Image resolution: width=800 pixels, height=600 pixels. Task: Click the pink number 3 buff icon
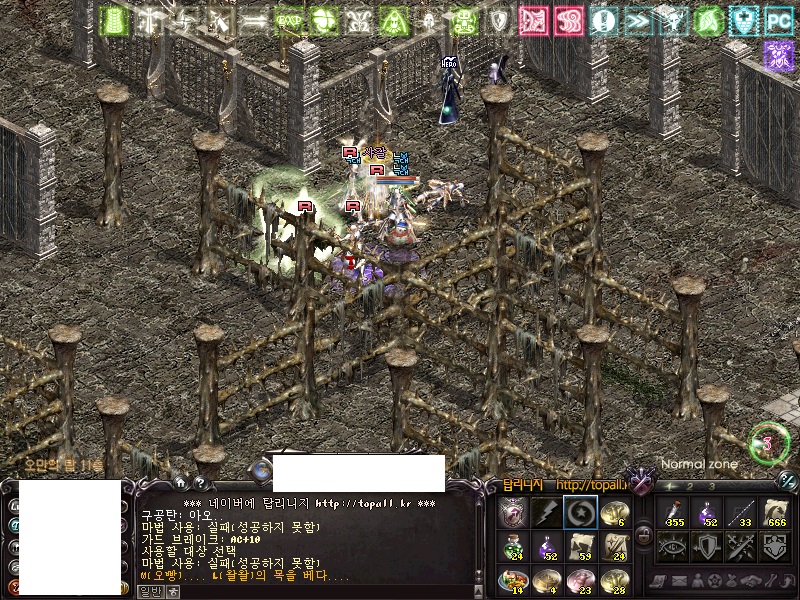click(x=569, y=20)
